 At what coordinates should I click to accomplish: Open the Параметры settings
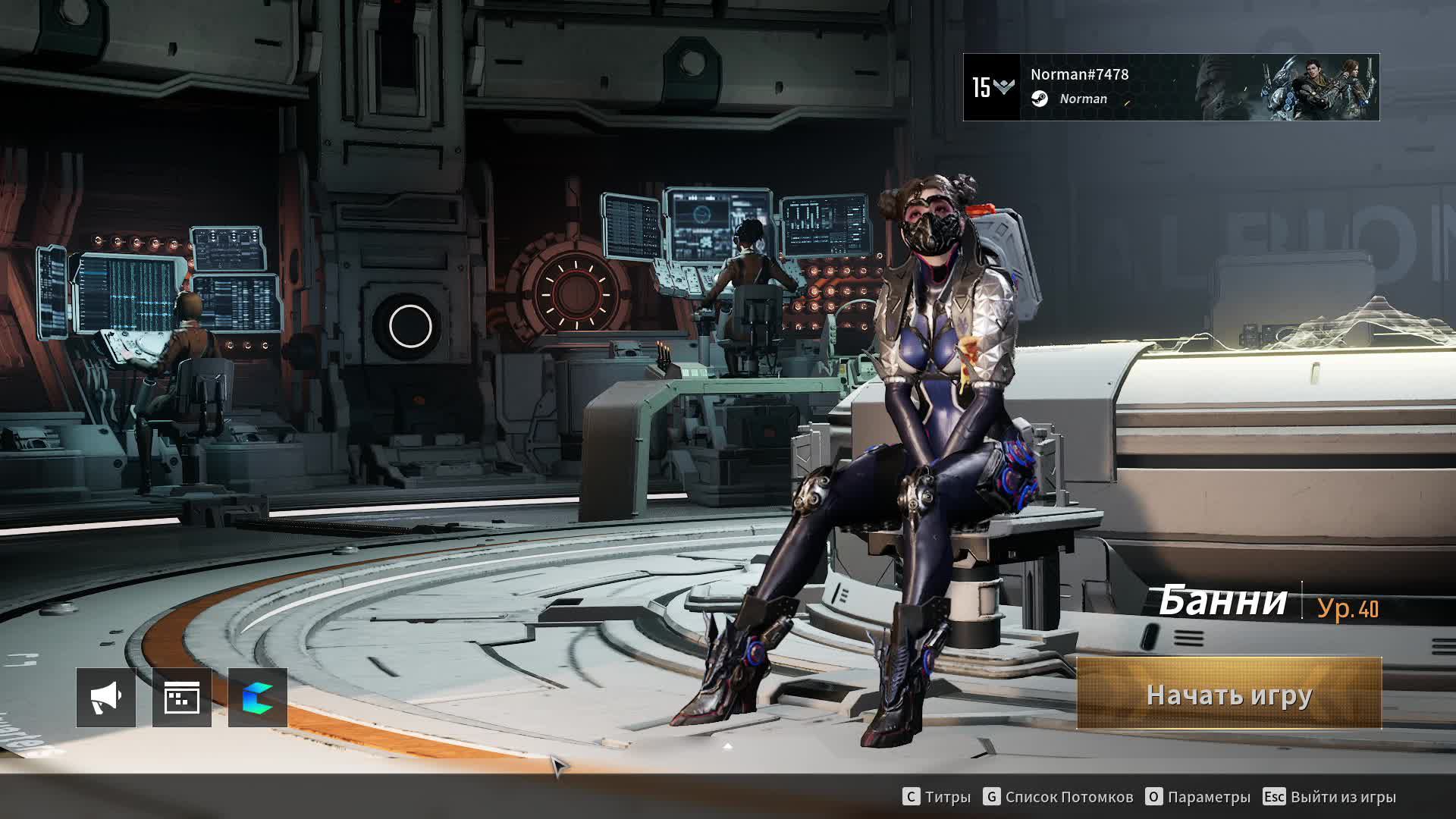(x=1198, y=797)
